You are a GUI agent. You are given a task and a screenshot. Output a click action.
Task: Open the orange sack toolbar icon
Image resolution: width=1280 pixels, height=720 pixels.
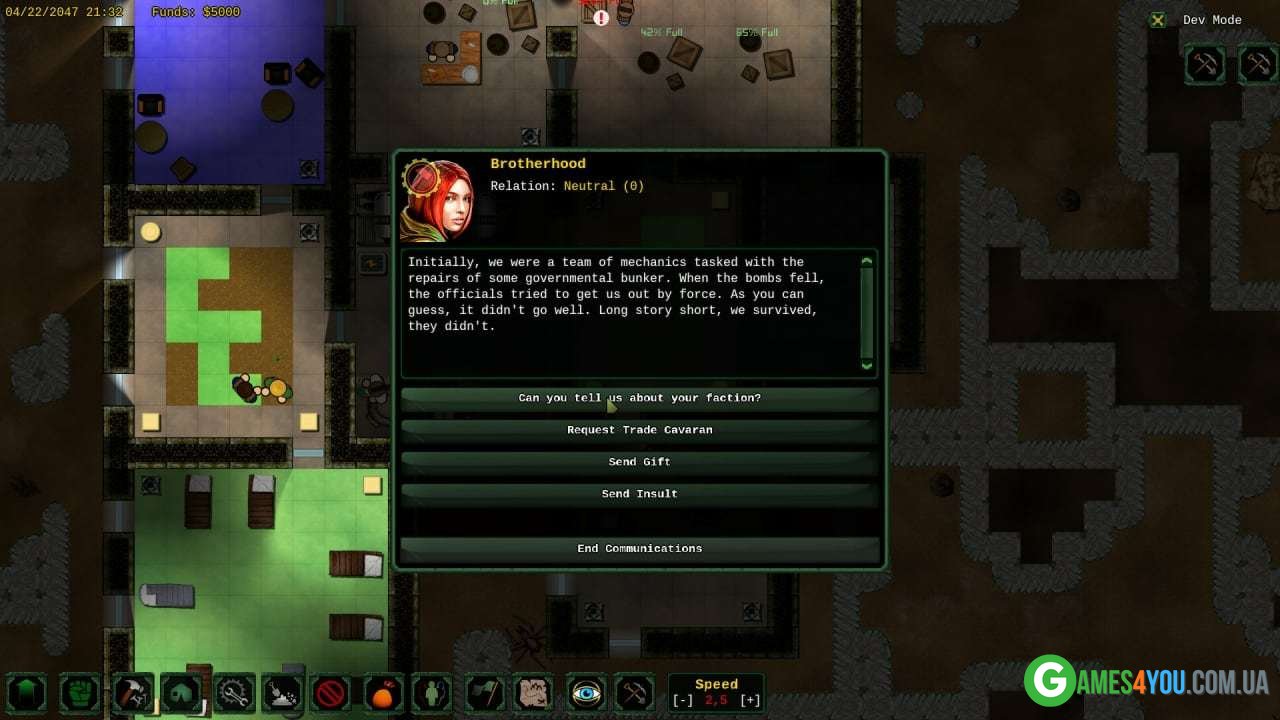pyautogui.click(x=383, y=692)
